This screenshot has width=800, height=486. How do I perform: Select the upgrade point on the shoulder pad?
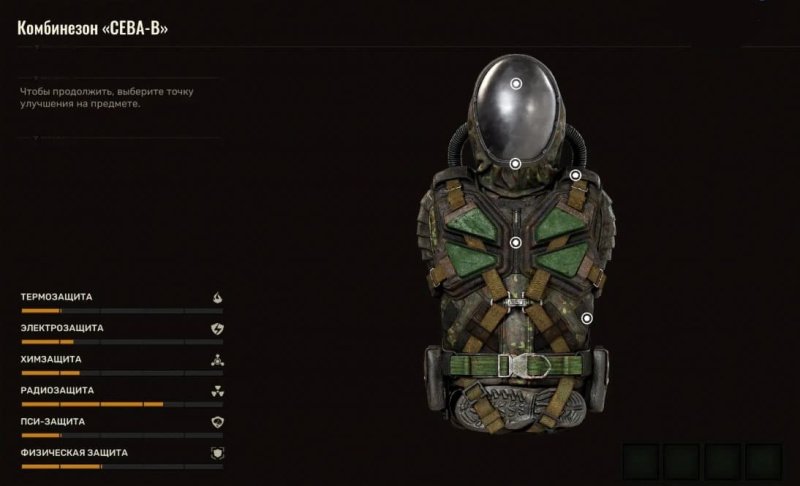click(x=576, y=176)
